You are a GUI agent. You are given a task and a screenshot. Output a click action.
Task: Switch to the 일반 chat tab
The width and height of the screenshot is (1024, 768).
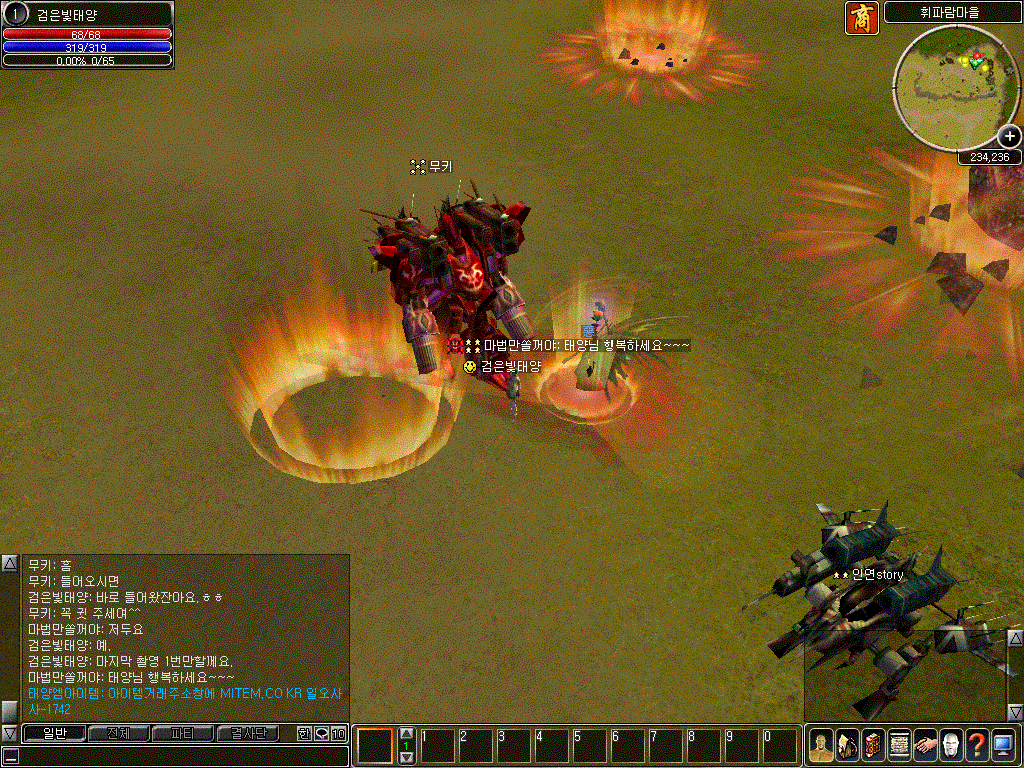54,733
